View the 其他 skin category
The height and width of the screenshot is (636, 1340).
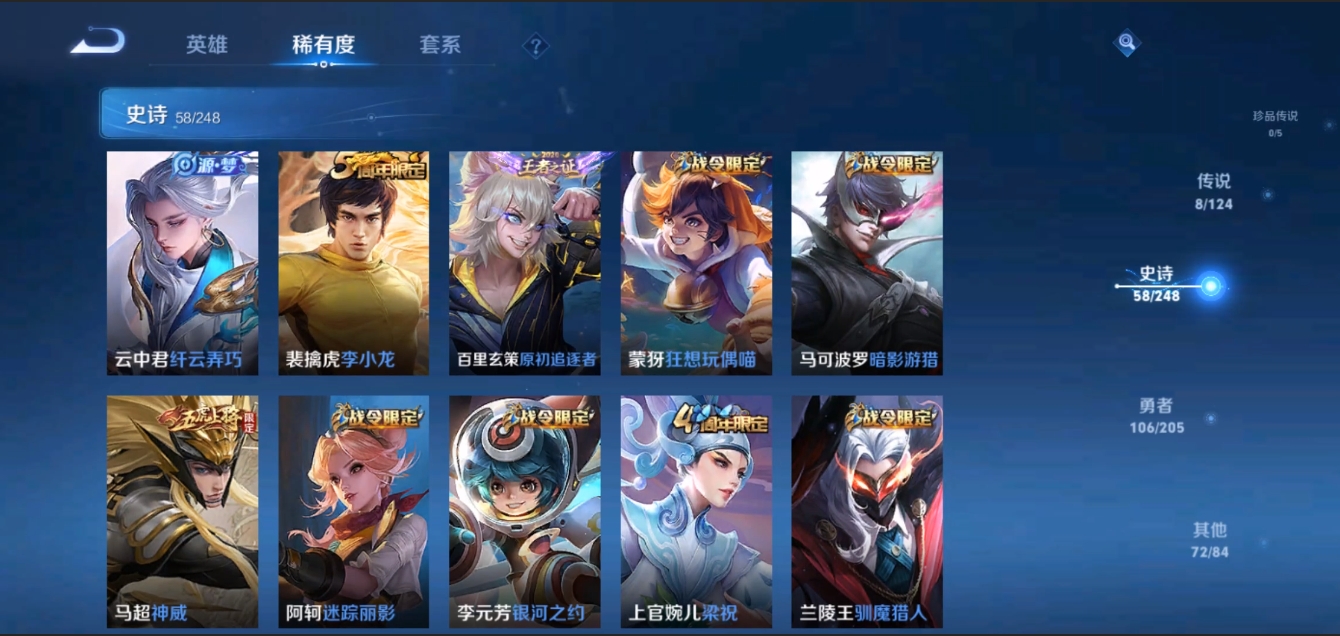(x=1209, y=539)
